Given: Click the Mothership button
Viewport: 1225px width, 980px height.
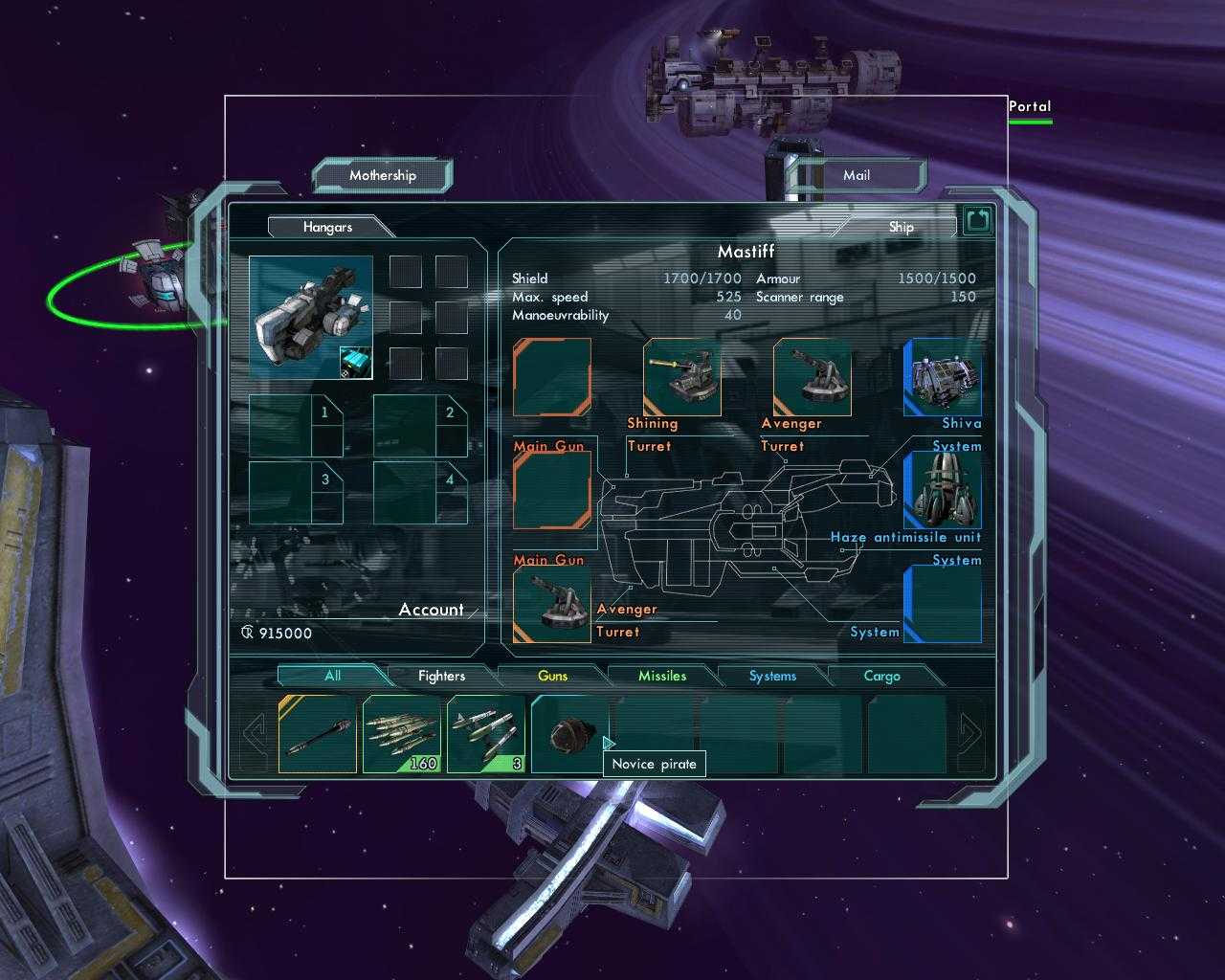Looking at the screenshot, I should tap(382, 175).
